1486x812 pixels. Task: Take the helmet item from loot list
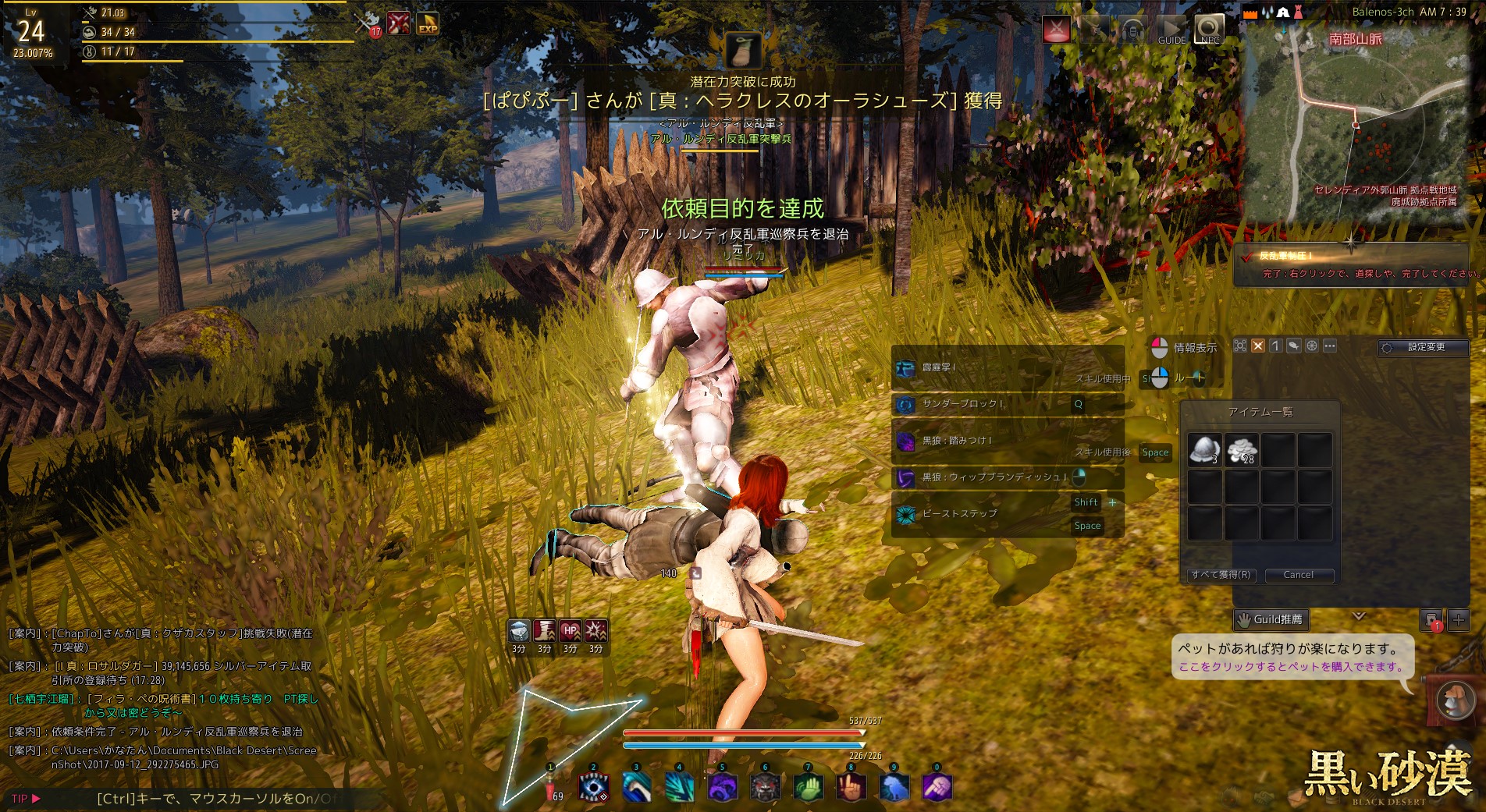click(x=1204, y=450)
